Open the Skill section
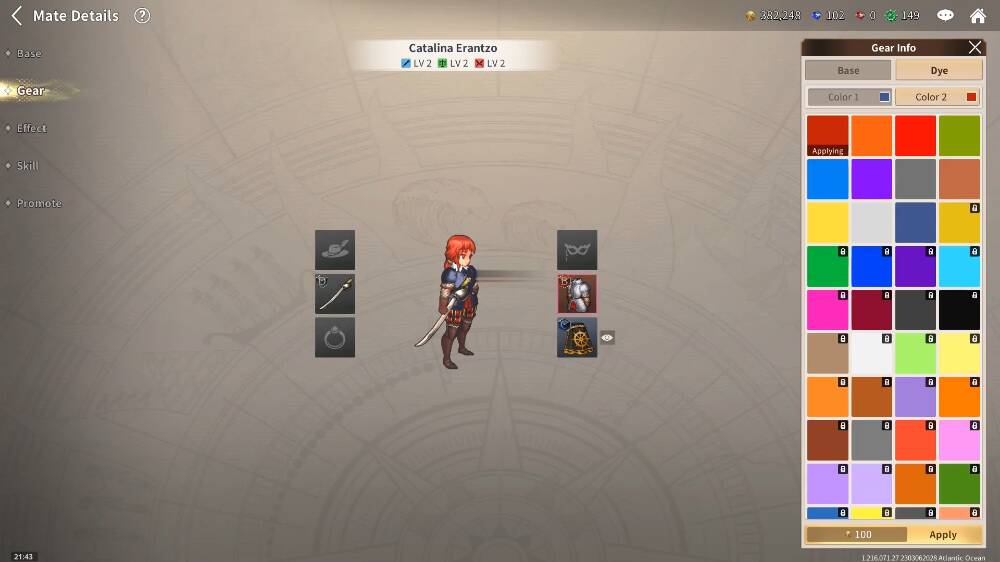 coord(29,166)
